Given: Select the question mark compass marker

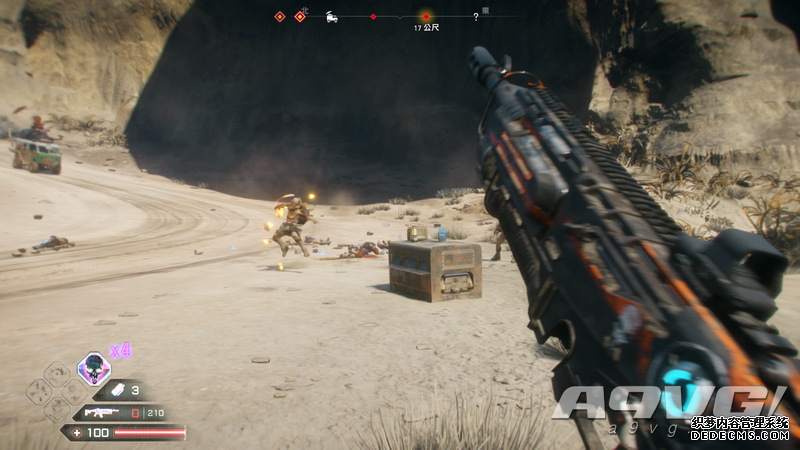Looking at the screenshot, I should tap(476, 16).
